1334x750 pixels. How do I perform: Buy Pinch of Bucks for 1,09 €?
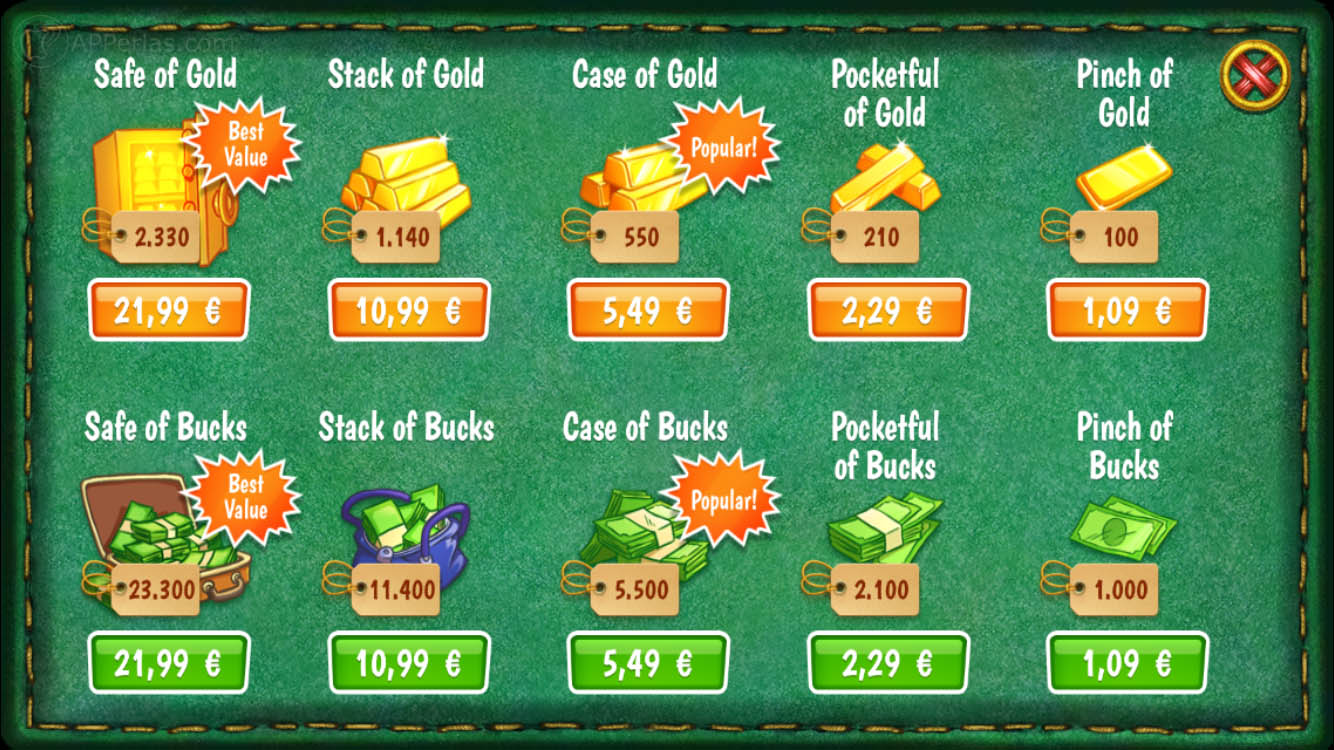(x=1127, y=662)
